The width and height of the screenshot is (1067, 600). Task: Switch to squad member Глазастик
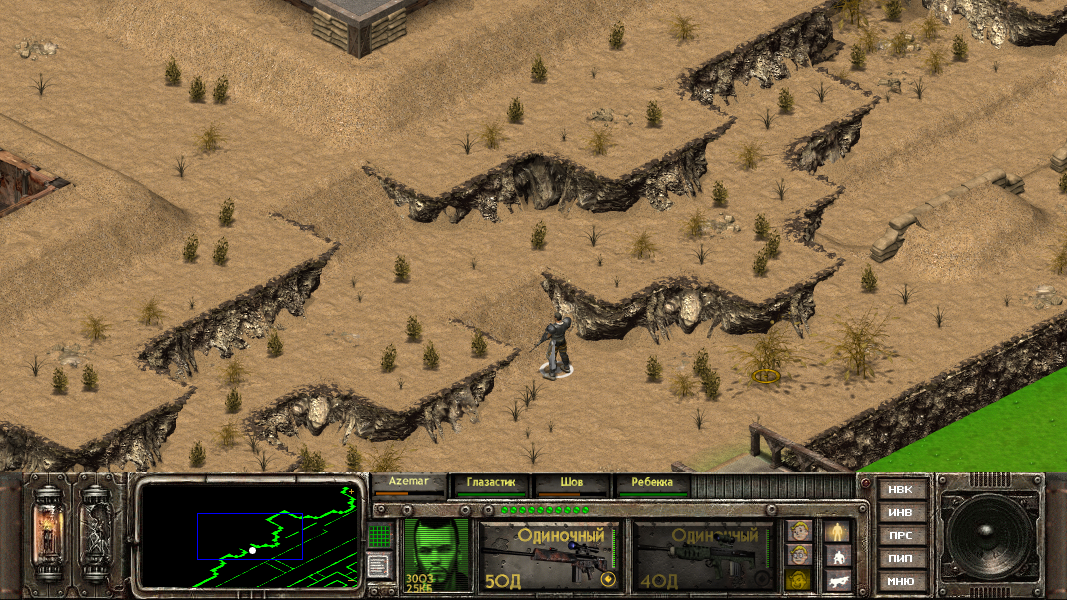coord(491,484)
